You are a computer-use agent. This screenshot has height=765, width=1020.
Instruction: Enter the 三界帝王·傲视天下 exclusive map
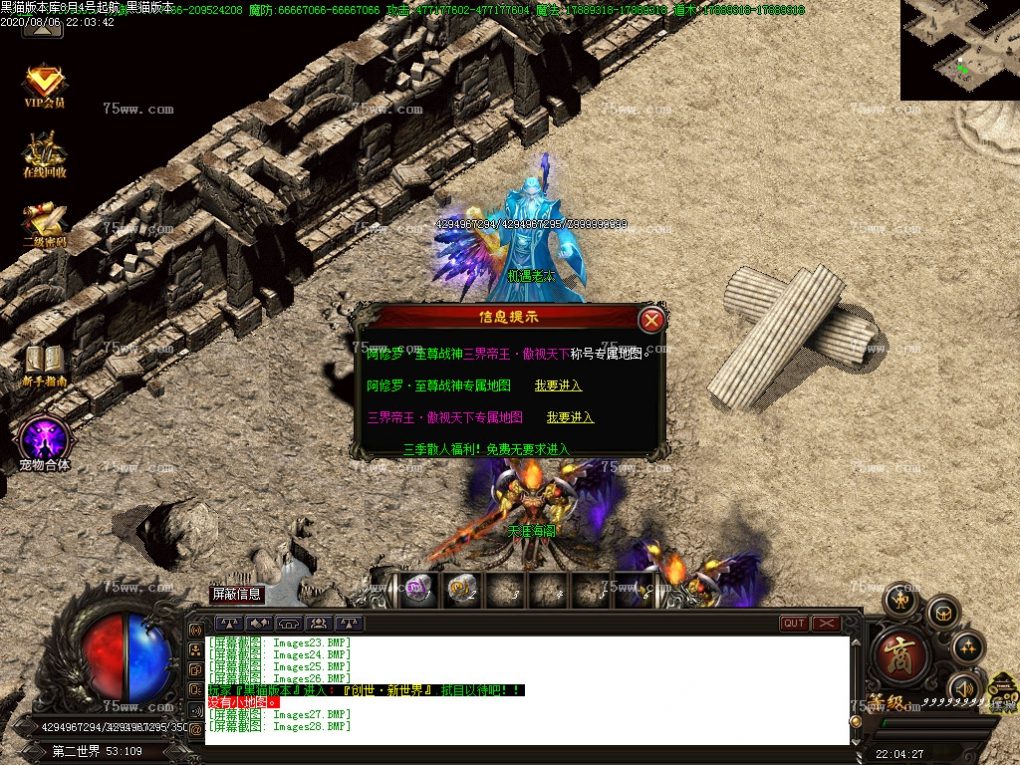(570, 417)
